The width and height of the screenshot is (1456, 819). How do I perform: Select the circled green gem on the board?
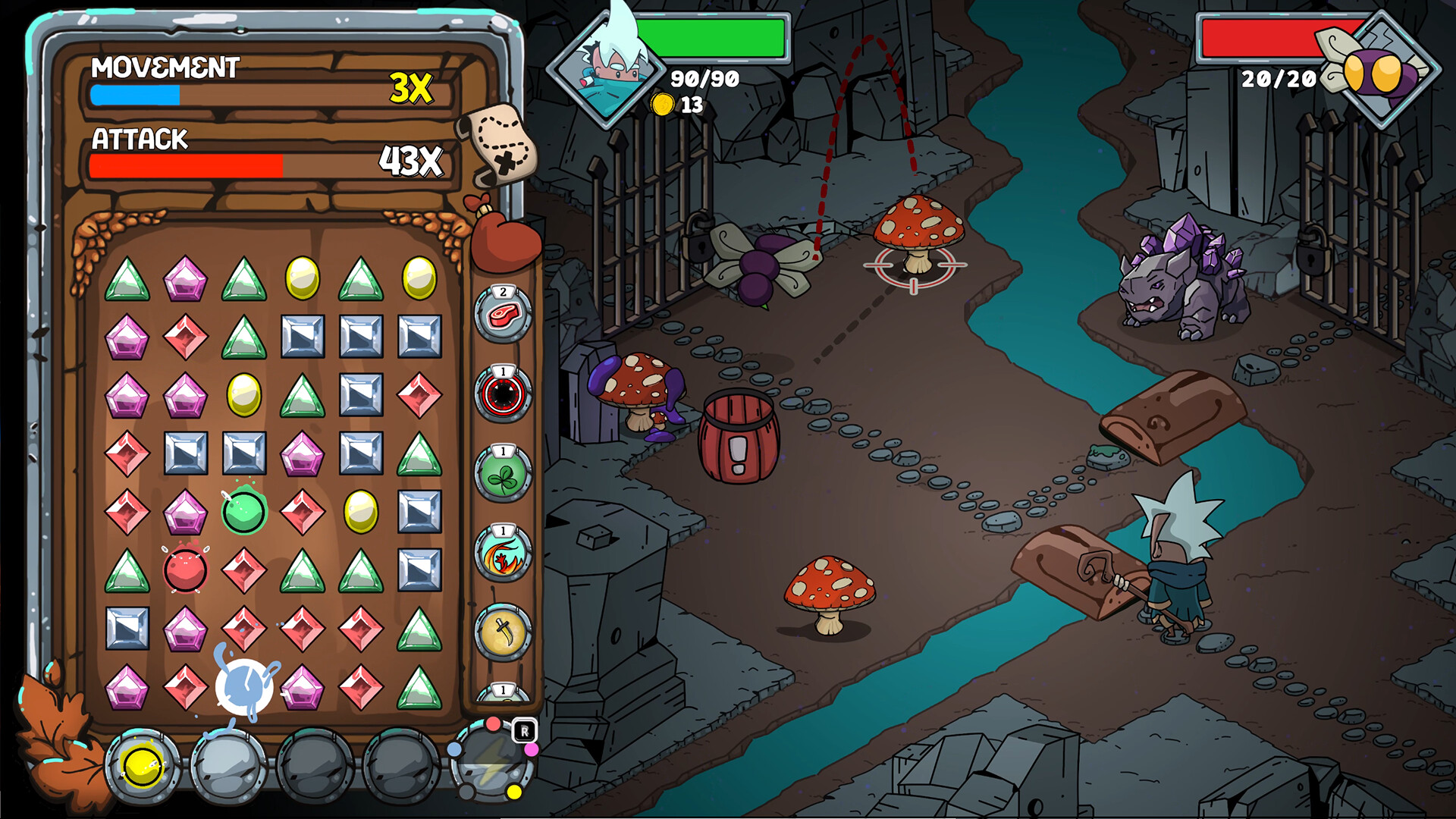[243, 511]
